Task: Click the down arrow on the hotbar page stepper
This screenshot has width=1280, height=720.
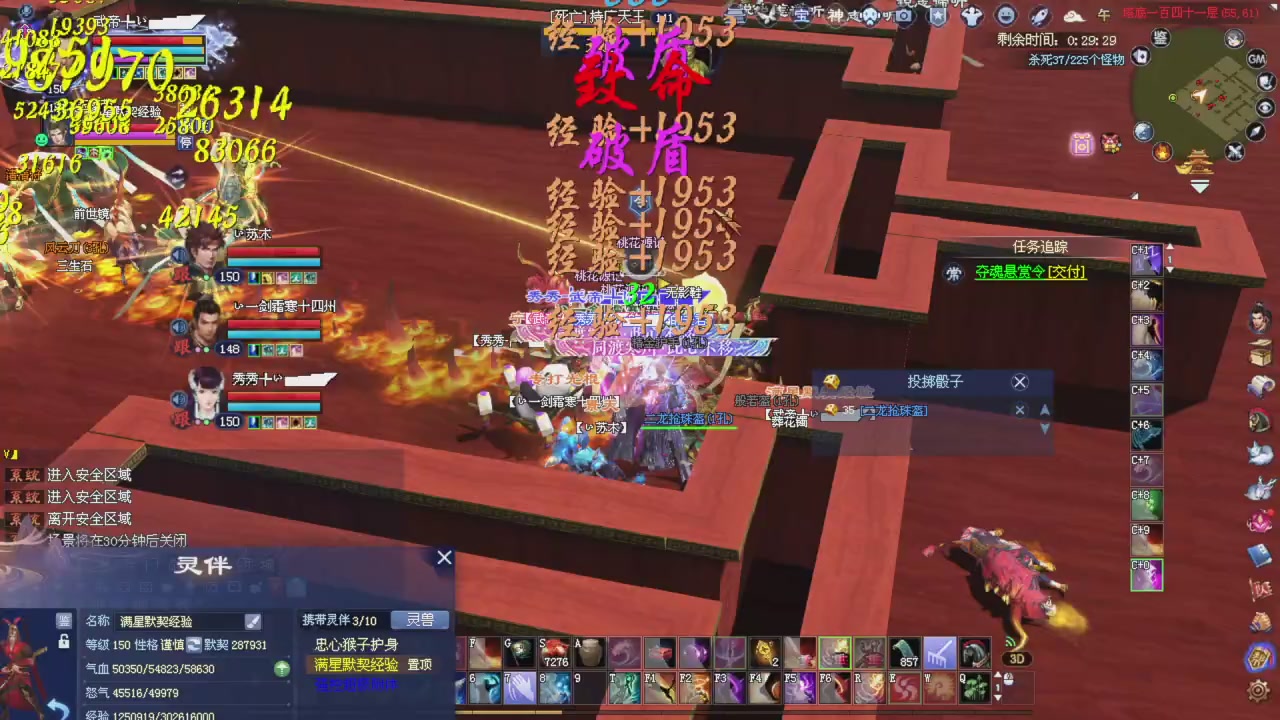Action: (998, 698)
